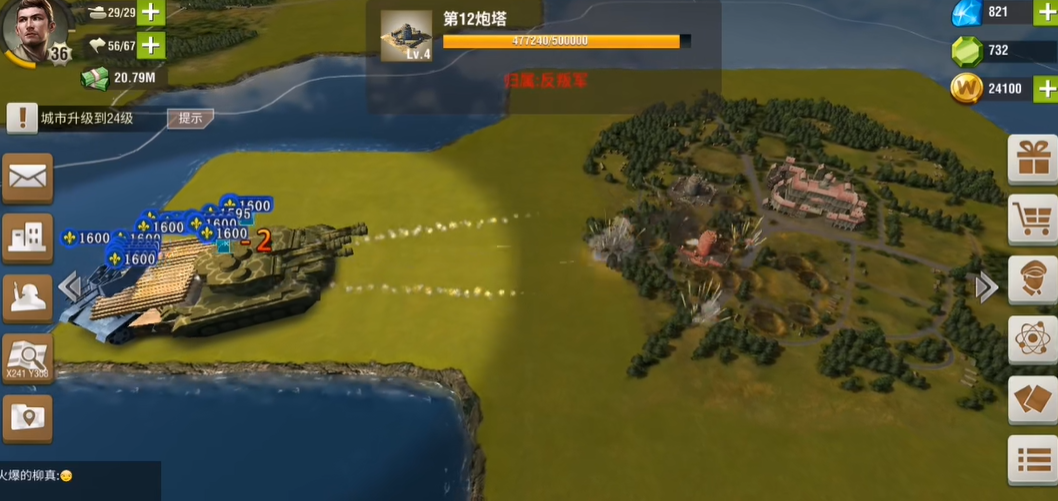Open the officer portrait icon
This screenshot has height=501, width=1058.
1032,280
